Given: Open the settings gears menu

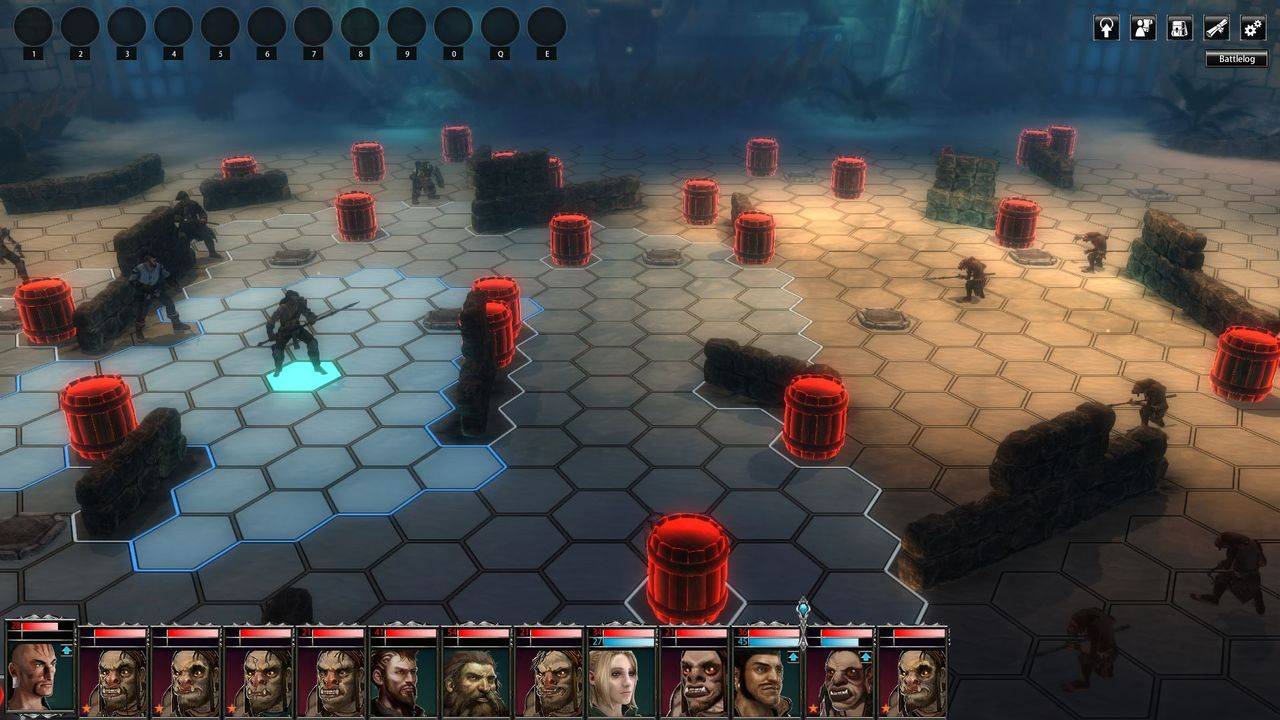Looking at the screenshot, I should 1253,28.
